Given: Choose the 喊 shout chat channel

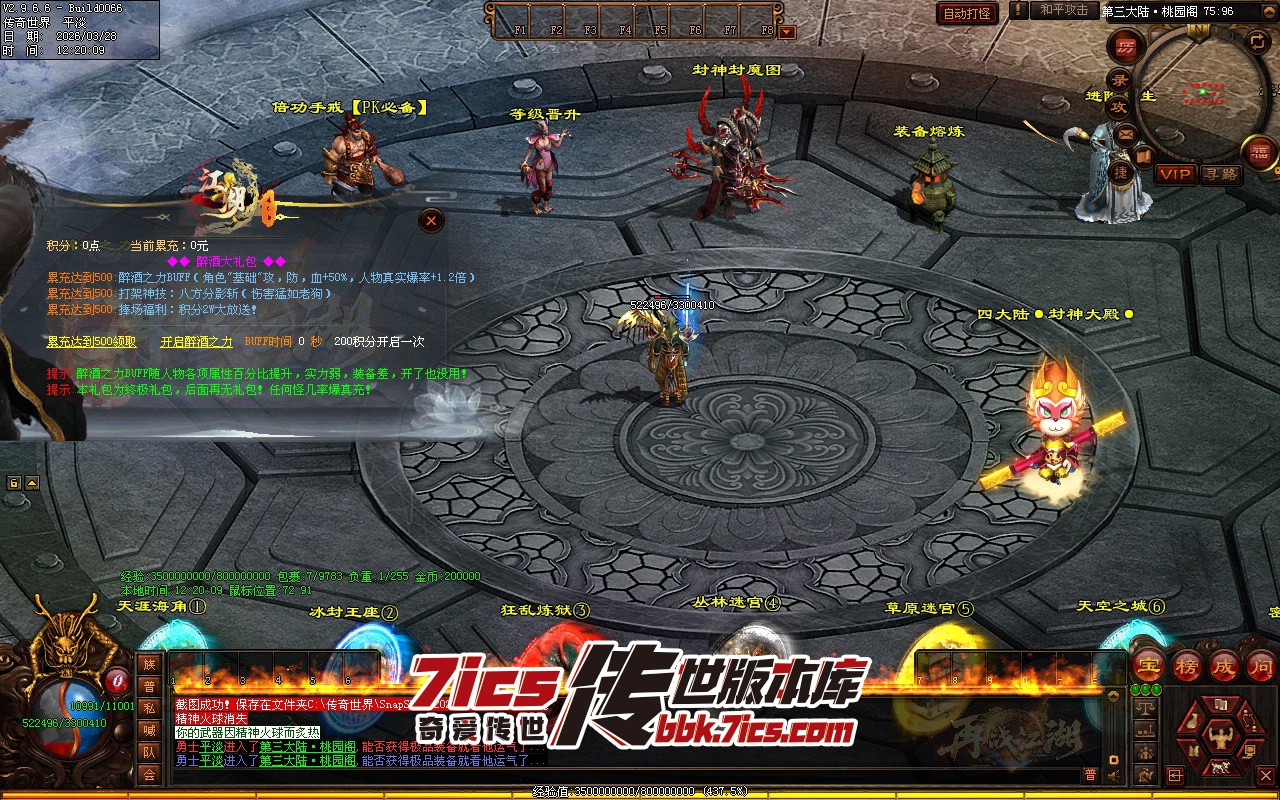Looking at the screenshot, I should tap(149, 731).
